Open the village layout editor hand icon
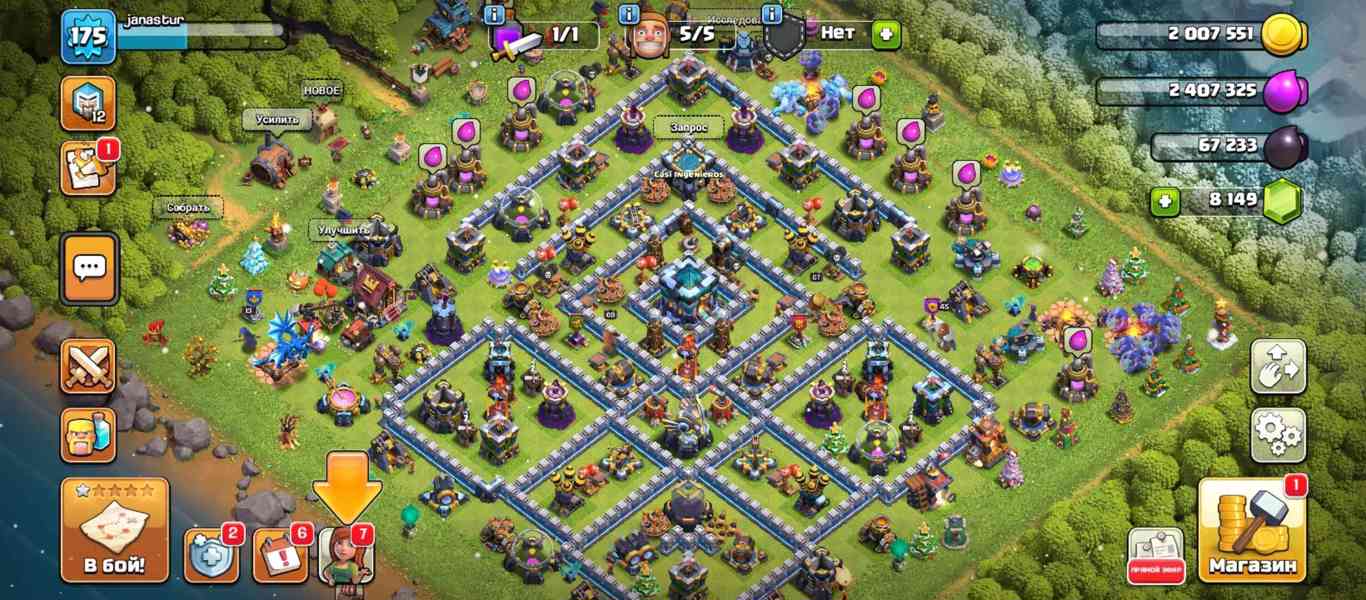The height and width of the screenshot is (600, 1366). pyautogui.click(x=1277, y=366)
